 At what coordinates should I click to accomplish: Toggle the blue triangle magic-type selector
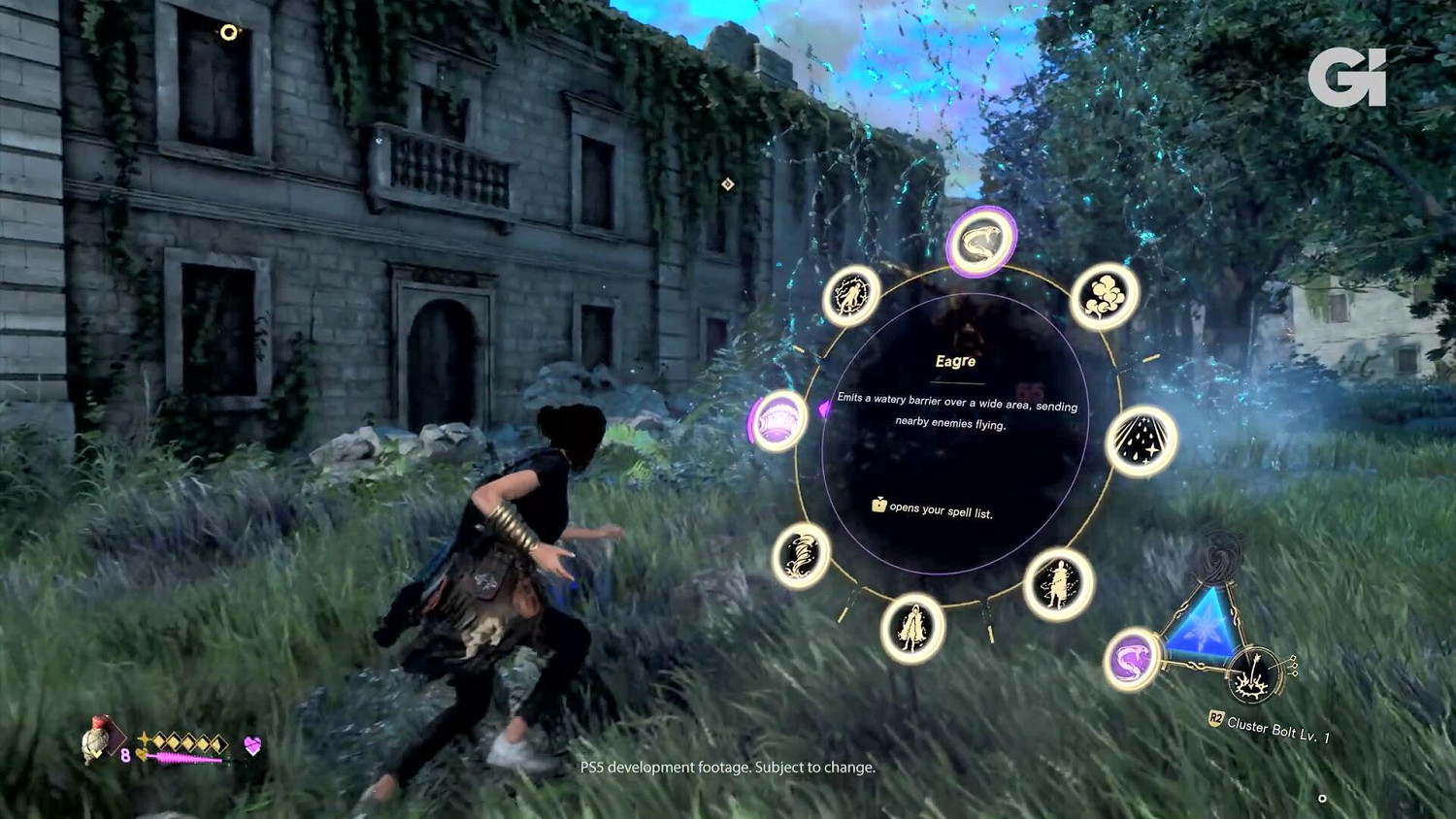1201,636
